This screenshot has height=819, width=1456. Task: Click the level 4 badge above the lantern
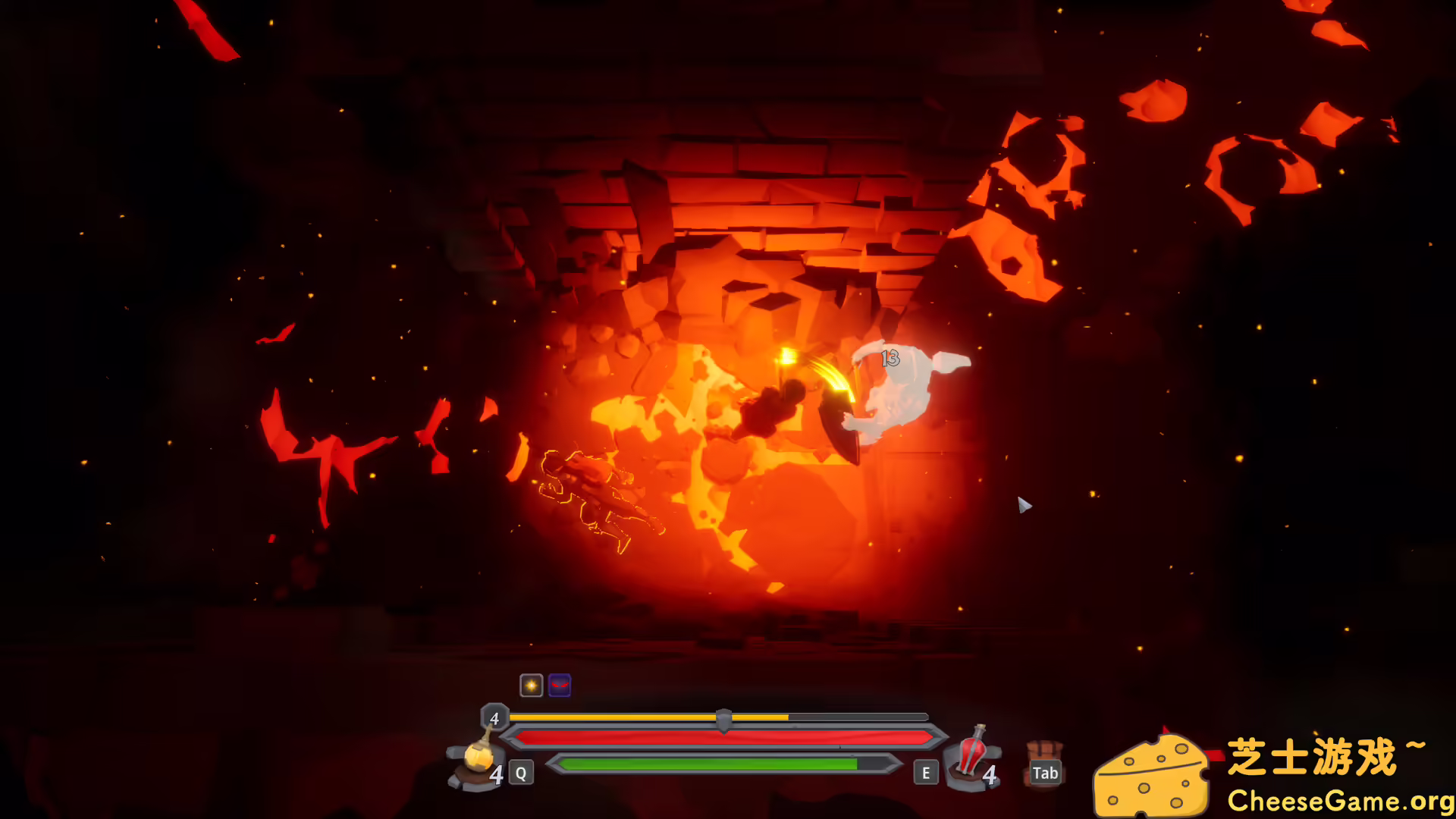pyautogui.click(x=493, y=717)
